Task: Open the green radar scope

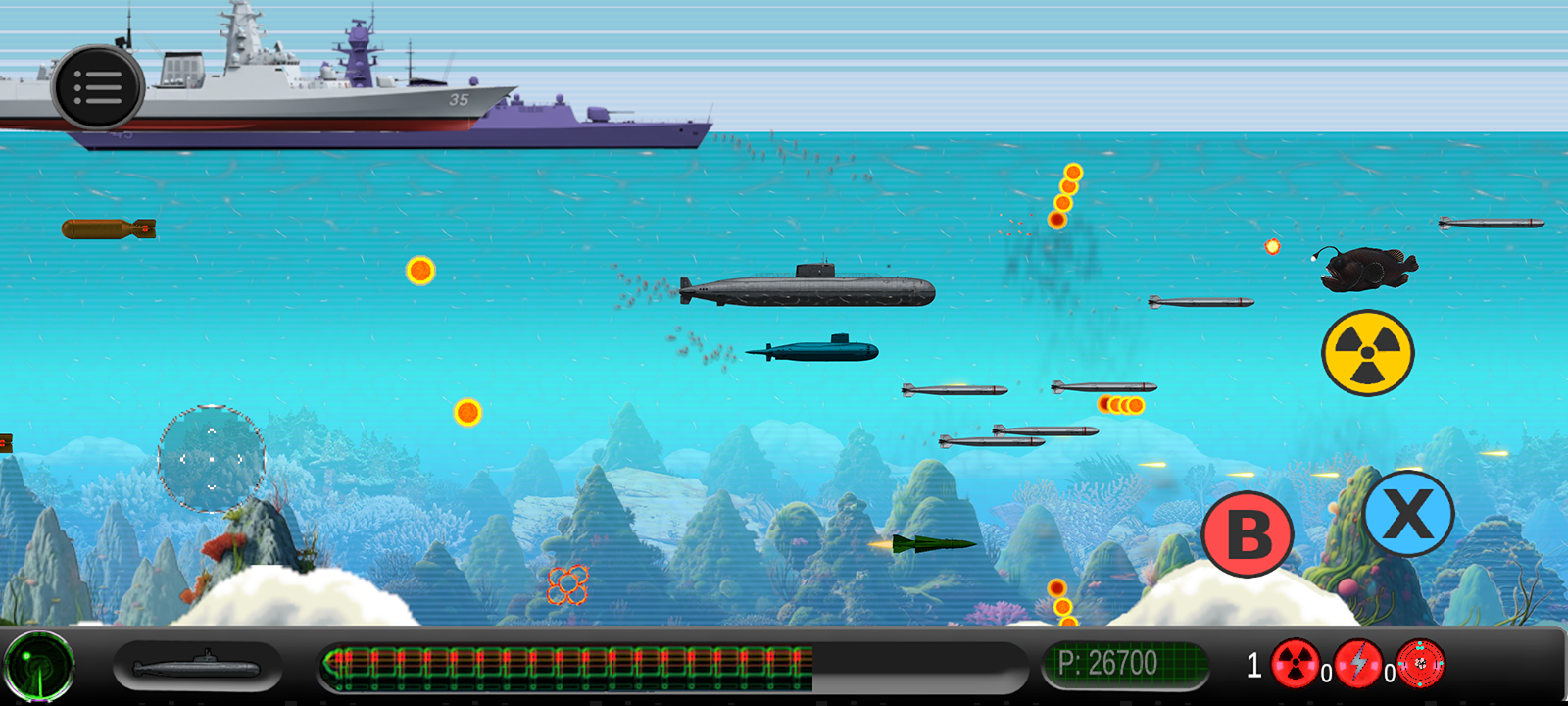Action: click(x=39, y=667)
